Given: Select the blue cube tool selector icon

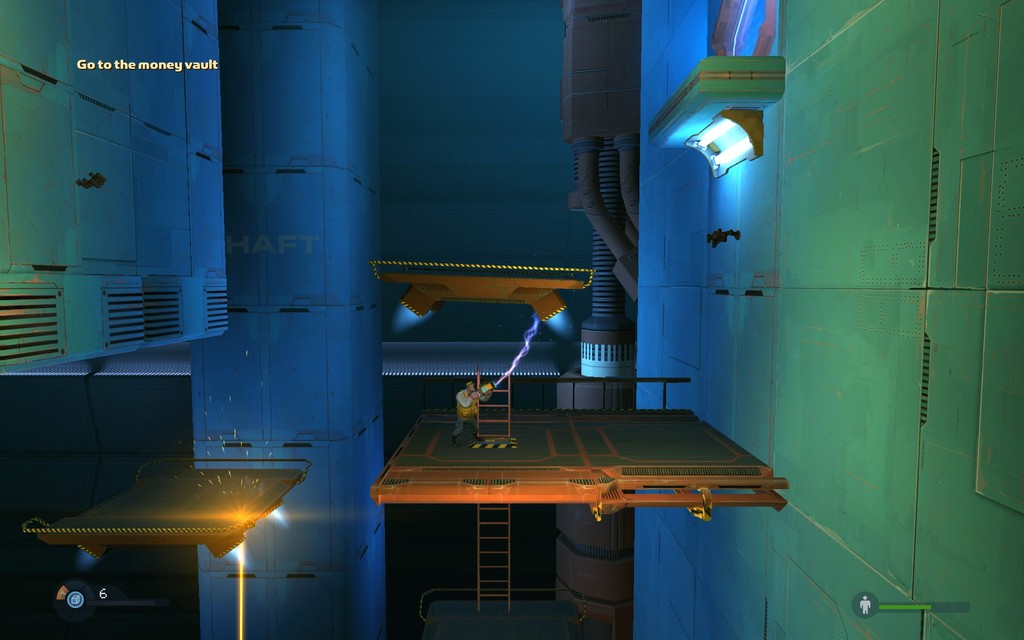Looking at the screenshot, I should 74,598.
